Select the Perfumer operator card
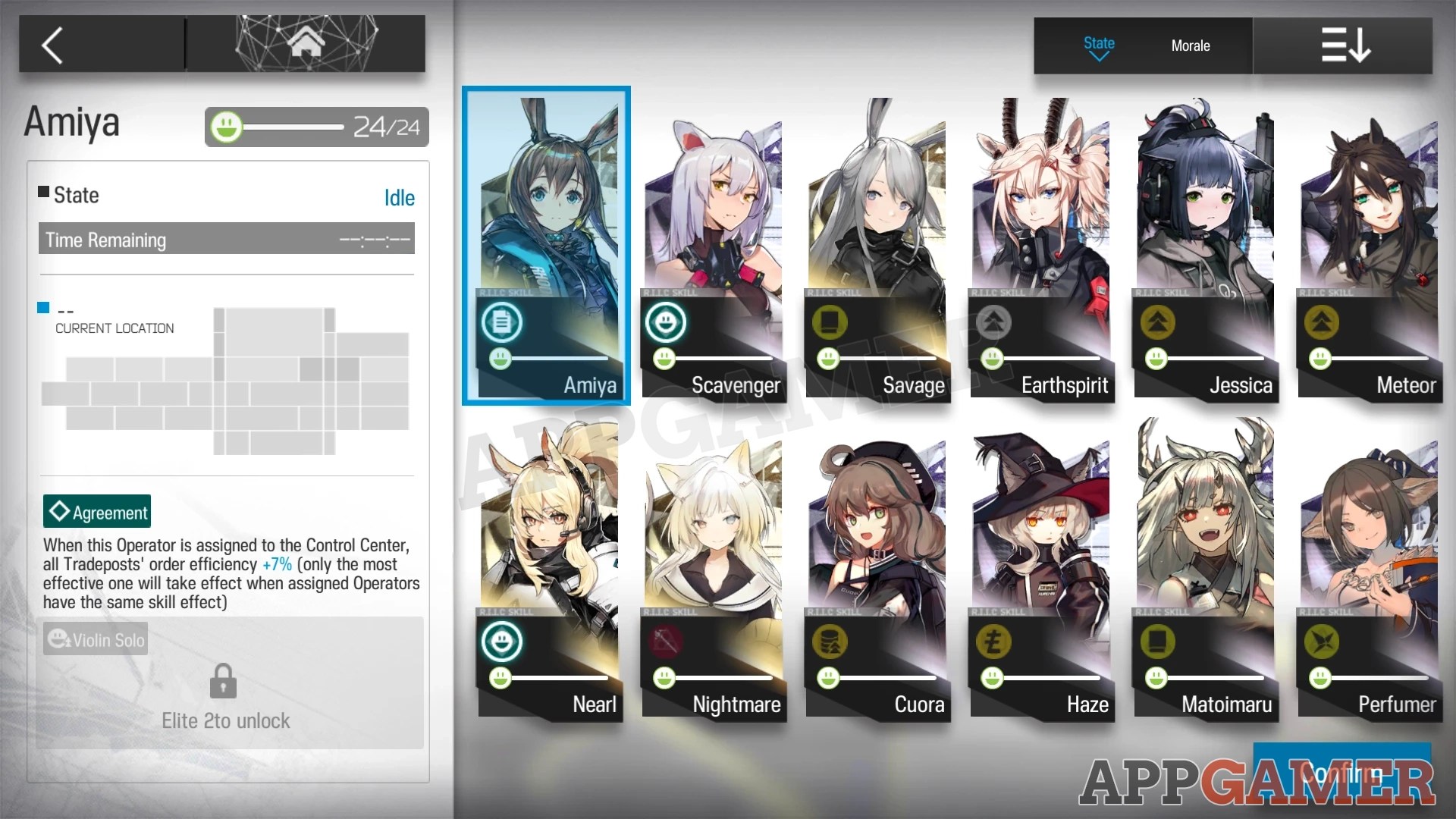 (x=1369, y=569)
